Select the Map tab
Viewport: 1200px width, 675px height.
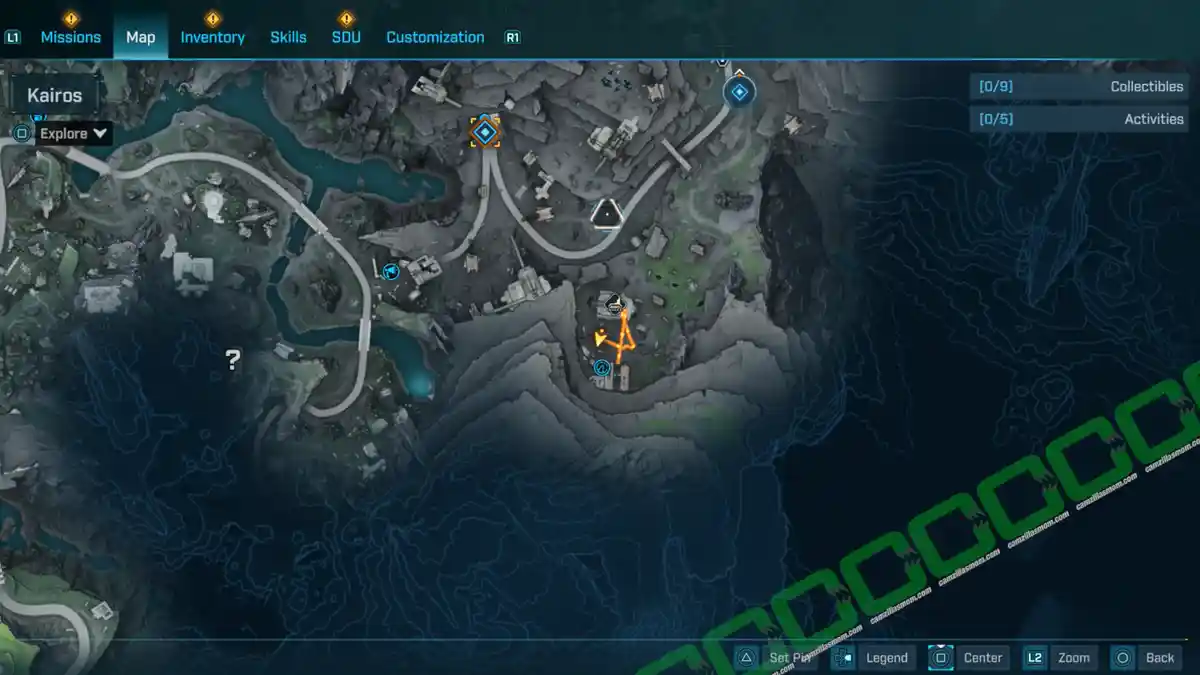point(140,37)
